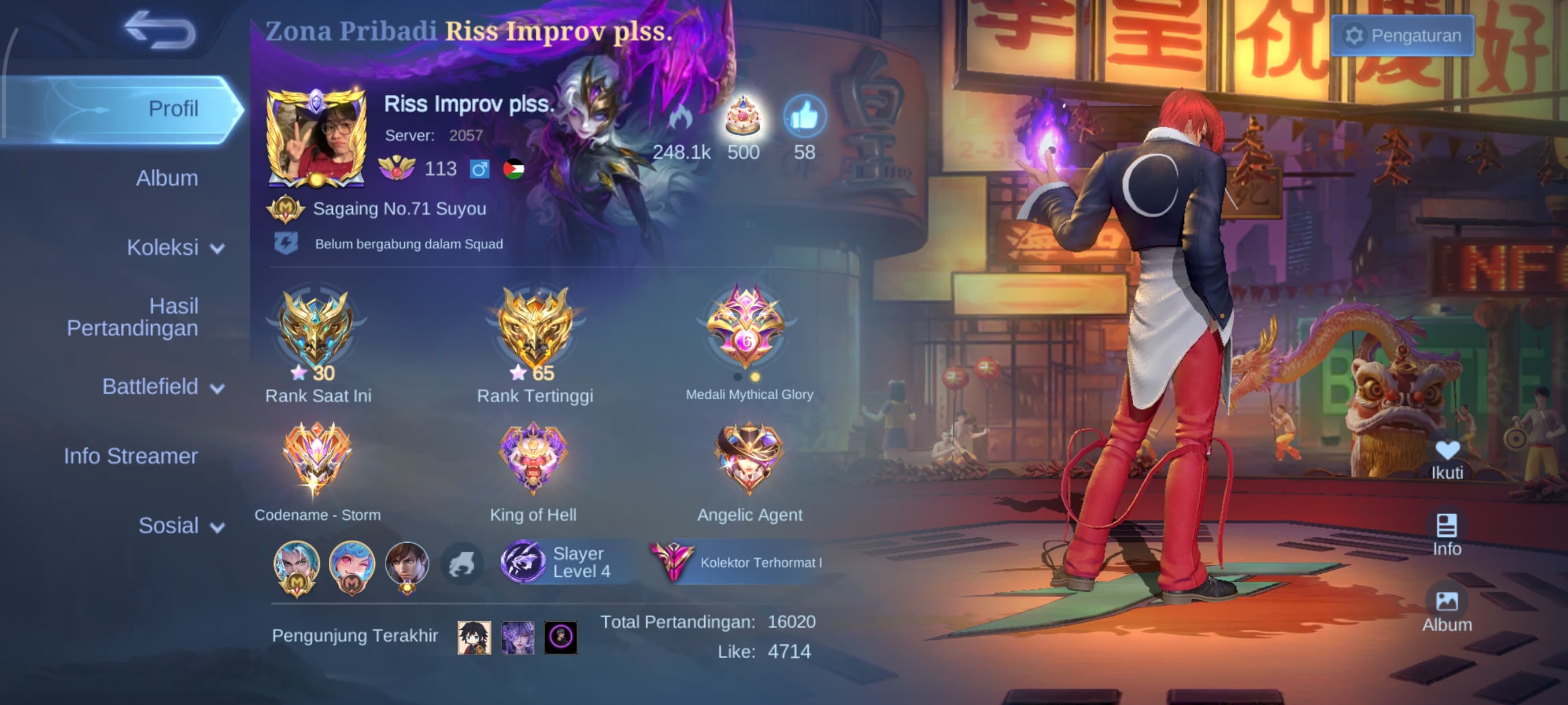
Task: Open the Slayer Level 4 badge
Action: (x=557, y=562)
